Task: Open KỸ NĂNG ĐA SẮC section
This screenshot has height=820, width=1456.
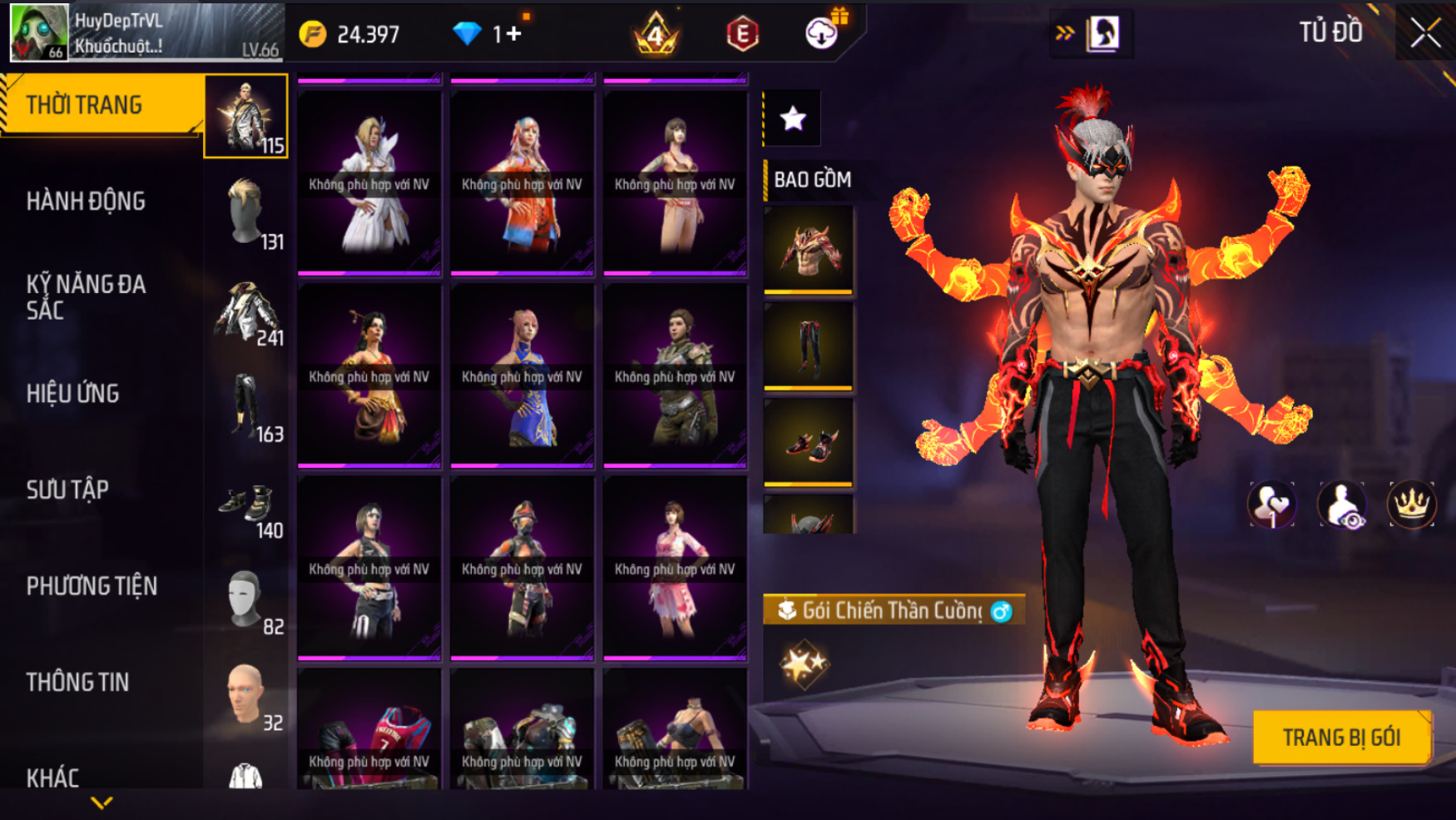Action: 86,297
